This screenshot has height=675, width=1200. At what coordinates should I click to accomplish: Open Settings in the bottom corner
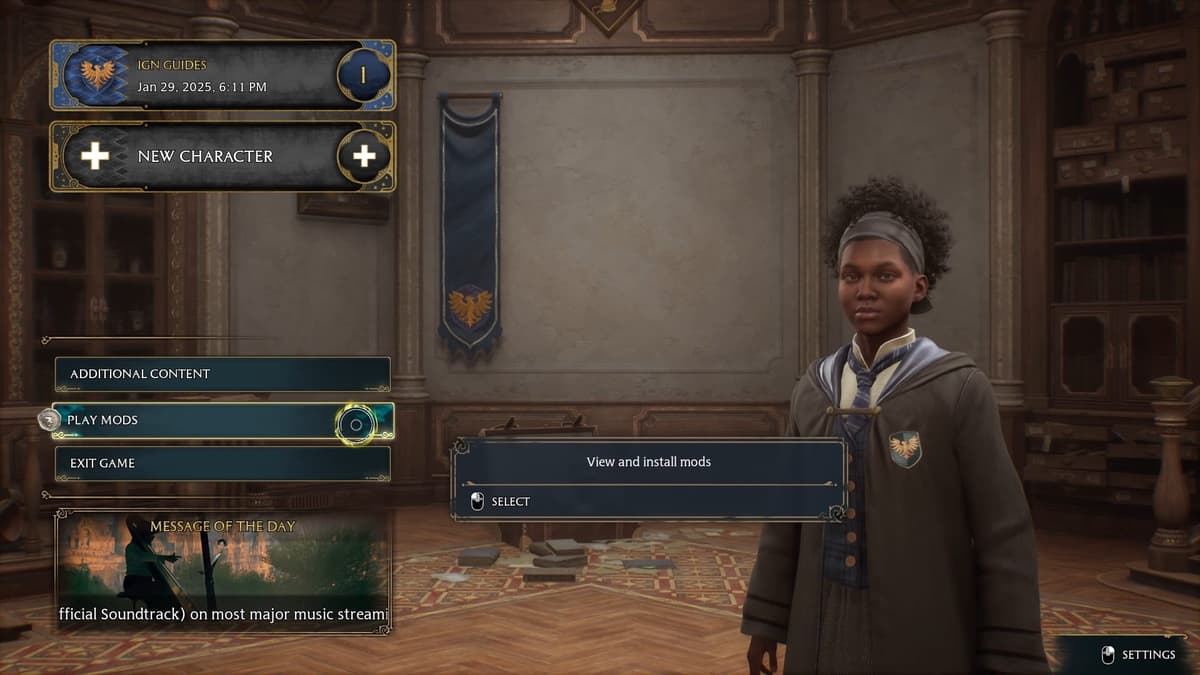[1140, 655]
